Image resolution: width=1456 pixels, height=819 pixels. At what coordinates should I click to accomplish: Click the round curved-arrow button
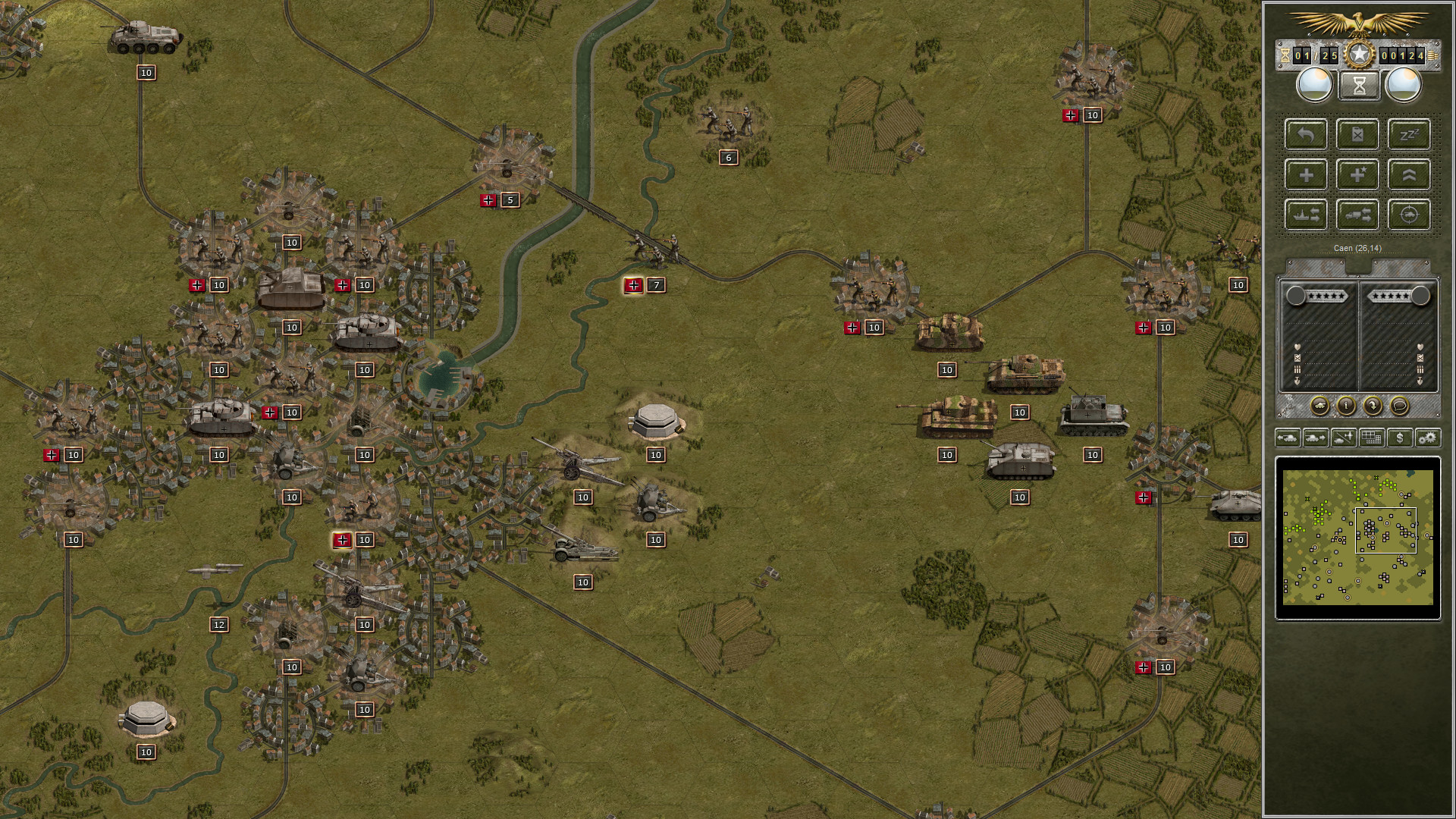pos(1373,406)
